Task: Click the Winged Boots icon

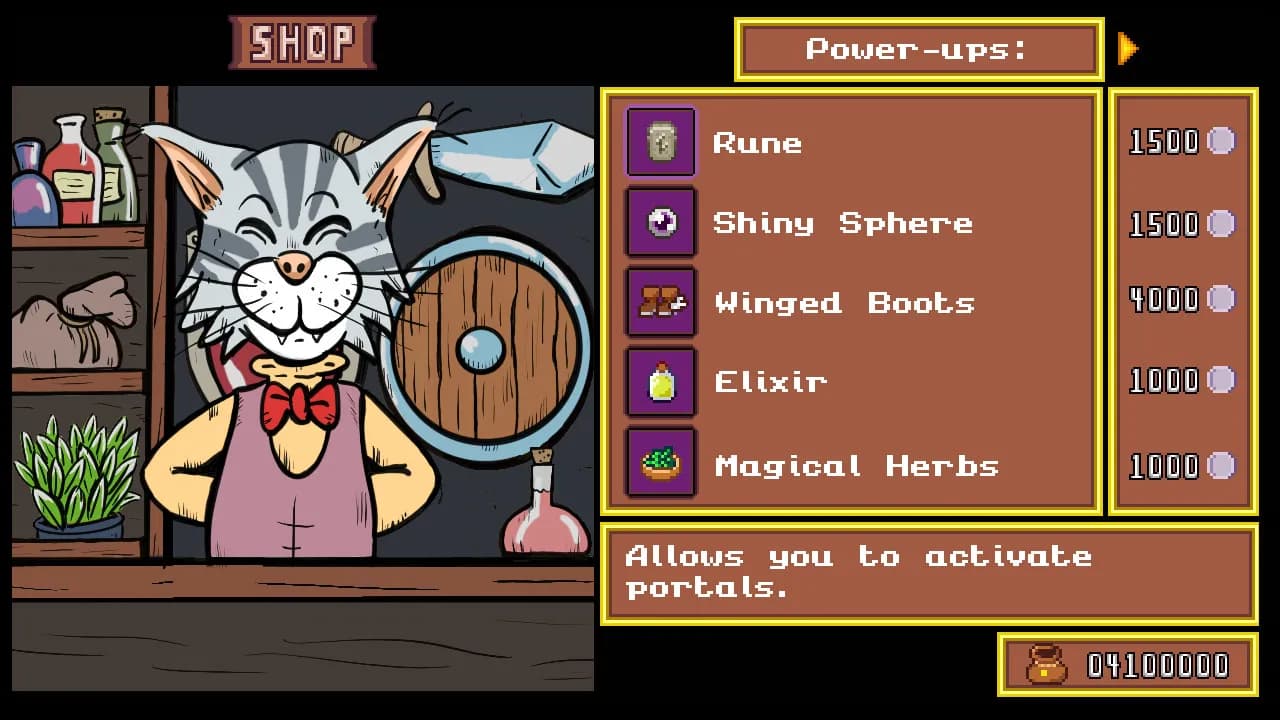Action: 661,301
